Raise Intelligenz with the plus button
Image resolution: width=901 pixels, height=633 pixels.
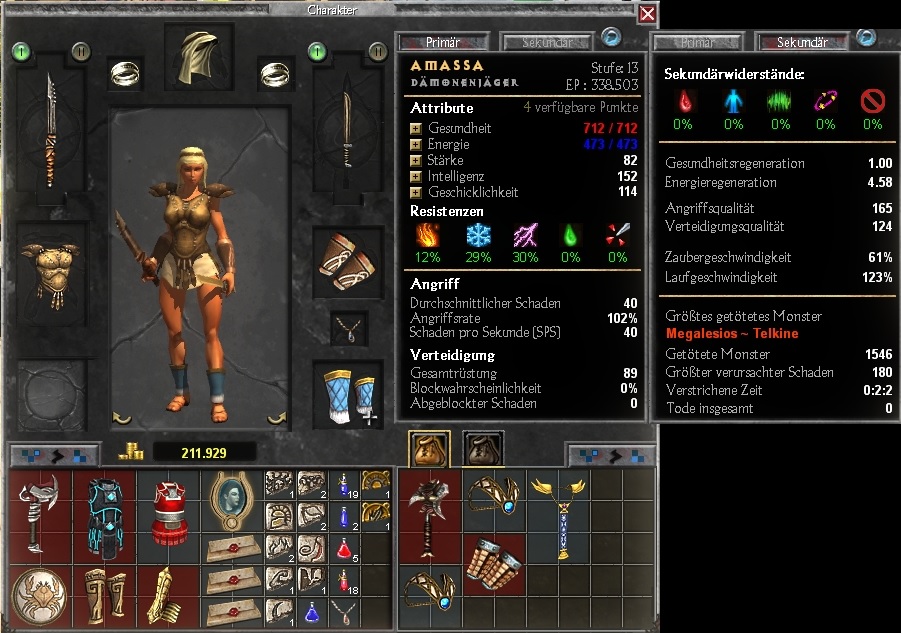415,176
